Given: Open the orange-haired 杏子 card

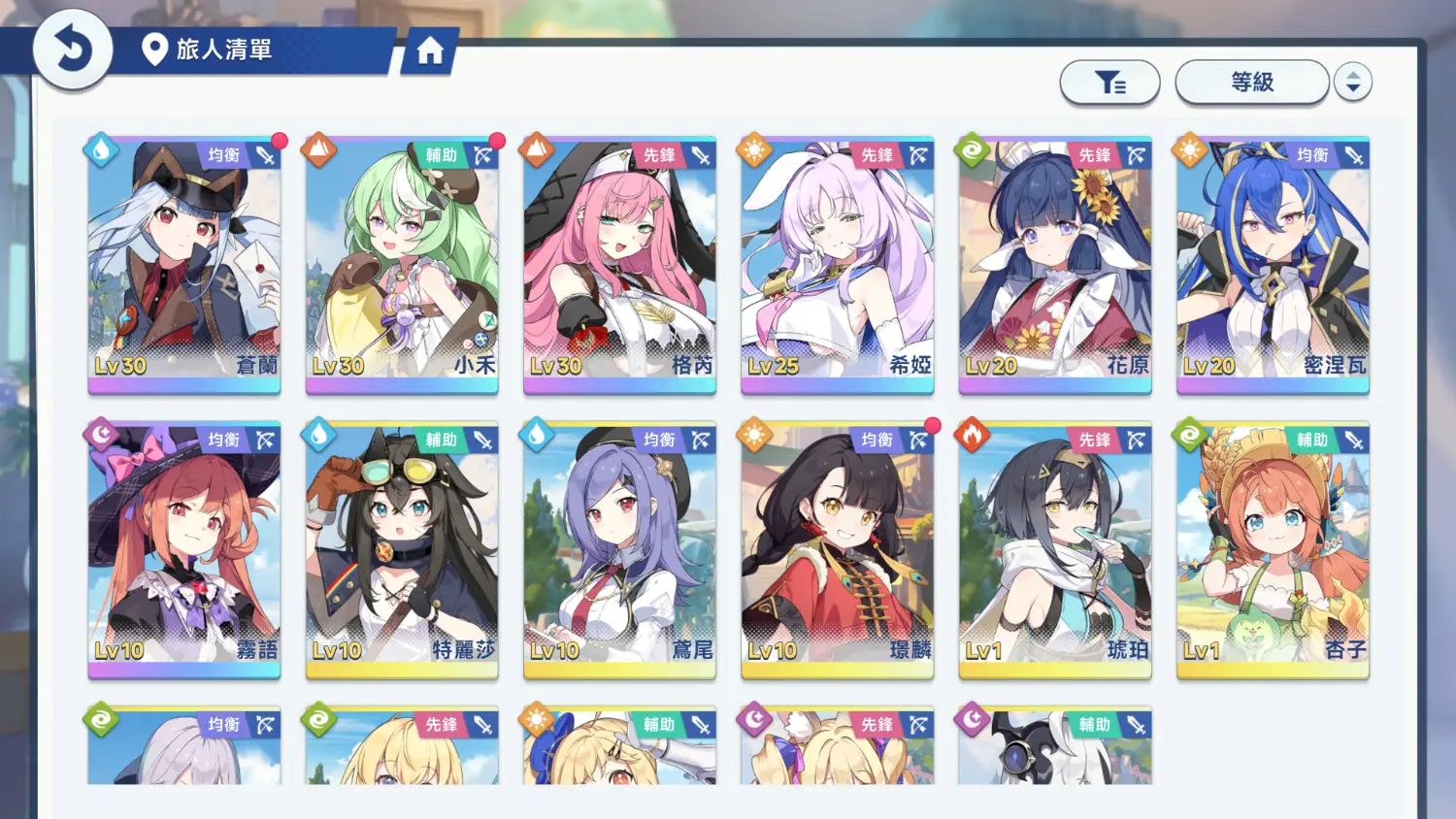Looking at the screenshot, I should coord(1273,549).
